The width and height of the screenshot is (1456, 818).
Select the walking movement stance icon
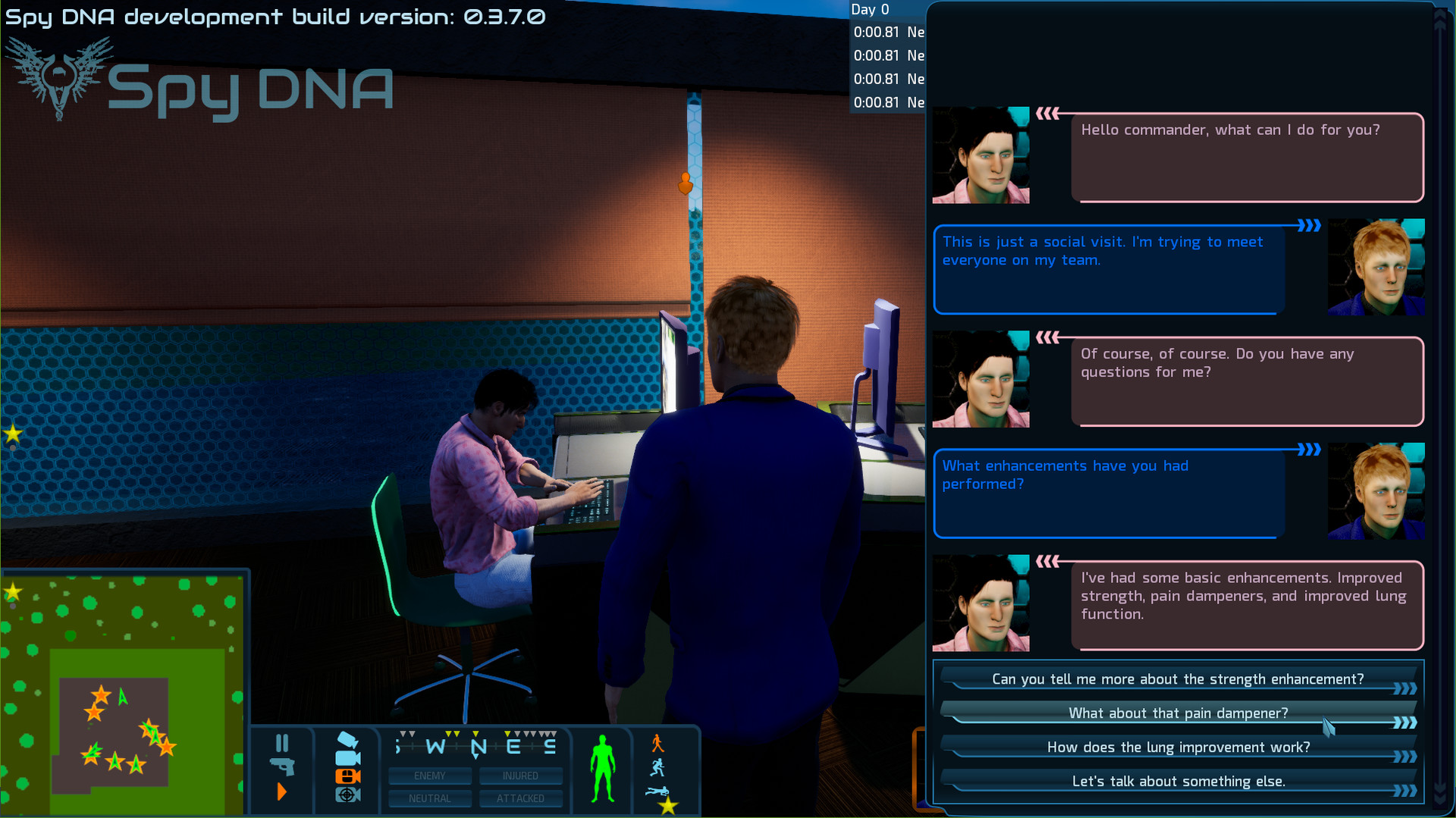tap(660, 744)
